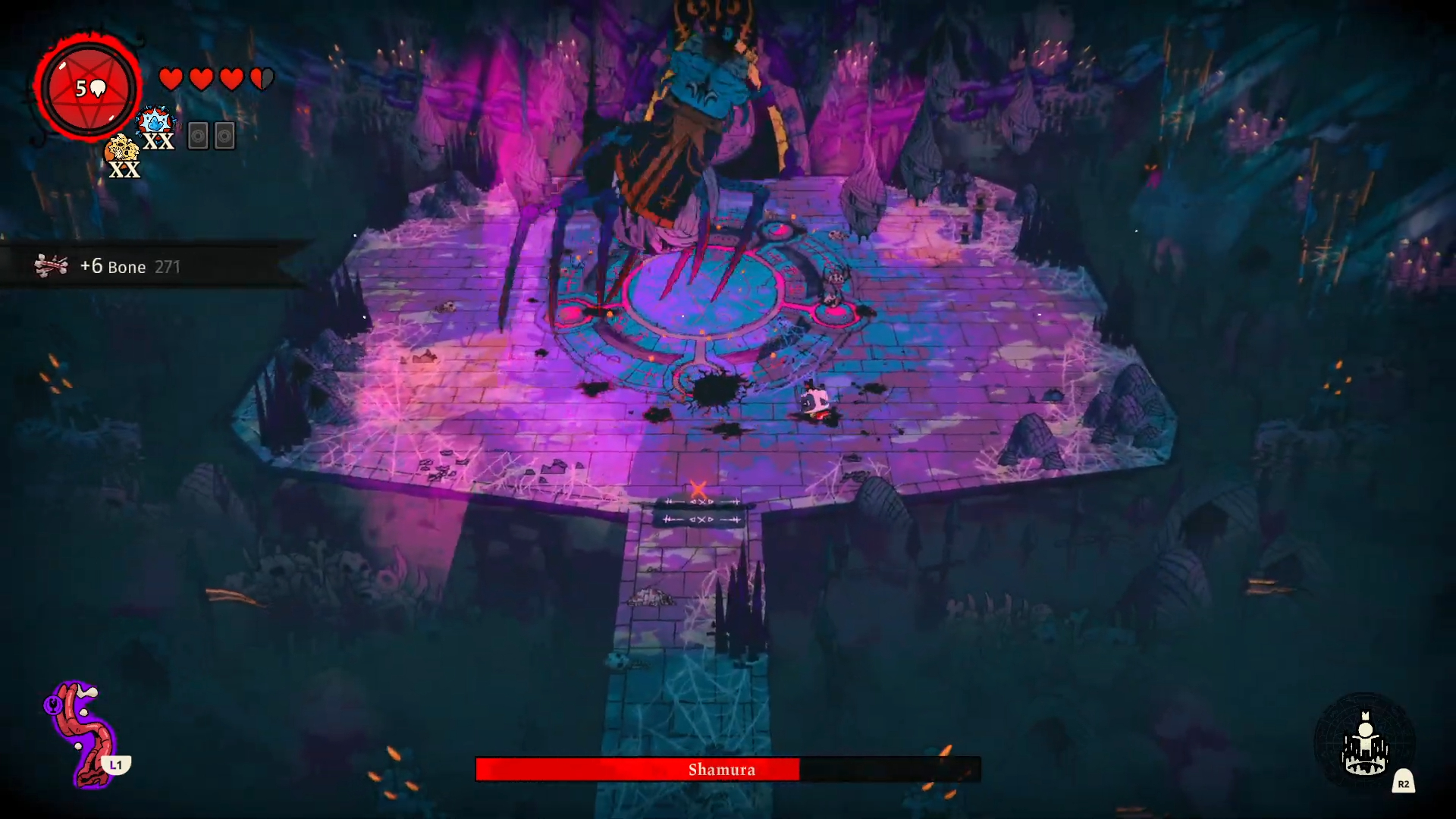Click the 271 bone total count
1456x819 pixels.
166,267
